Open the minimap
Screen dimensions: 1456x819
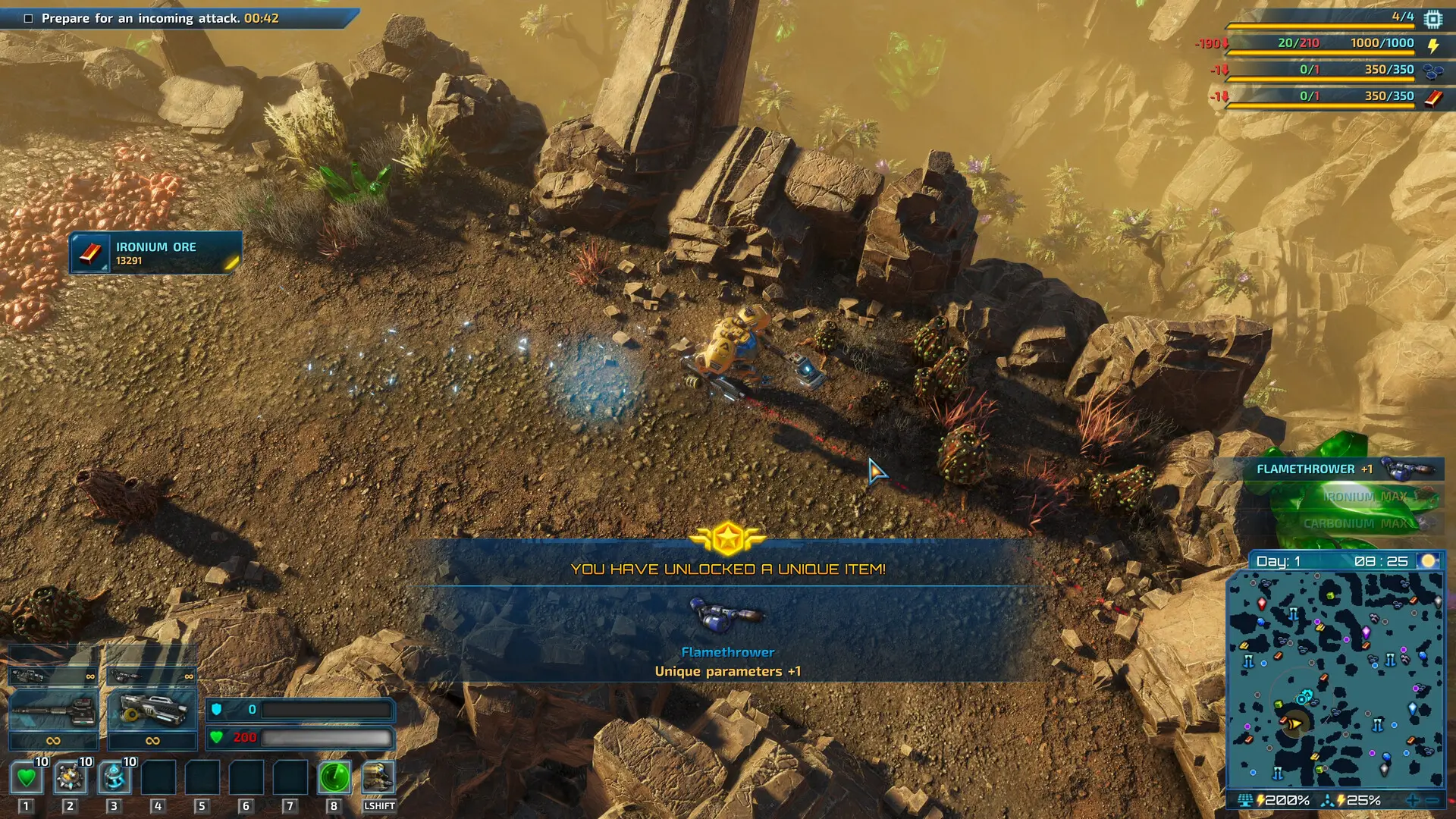coord(1335,680)
